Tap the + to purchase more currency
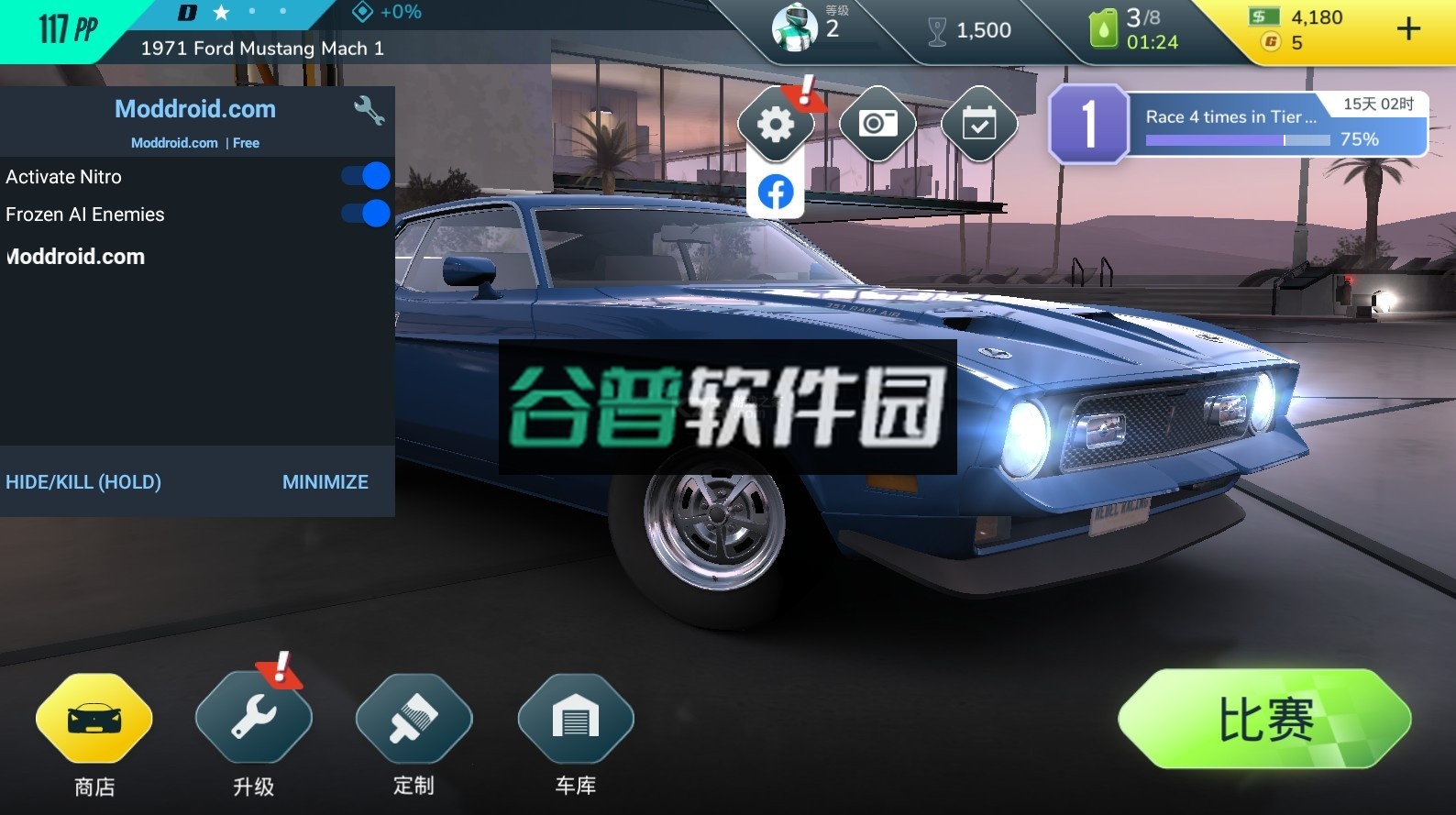 (x=1406, y=28)
